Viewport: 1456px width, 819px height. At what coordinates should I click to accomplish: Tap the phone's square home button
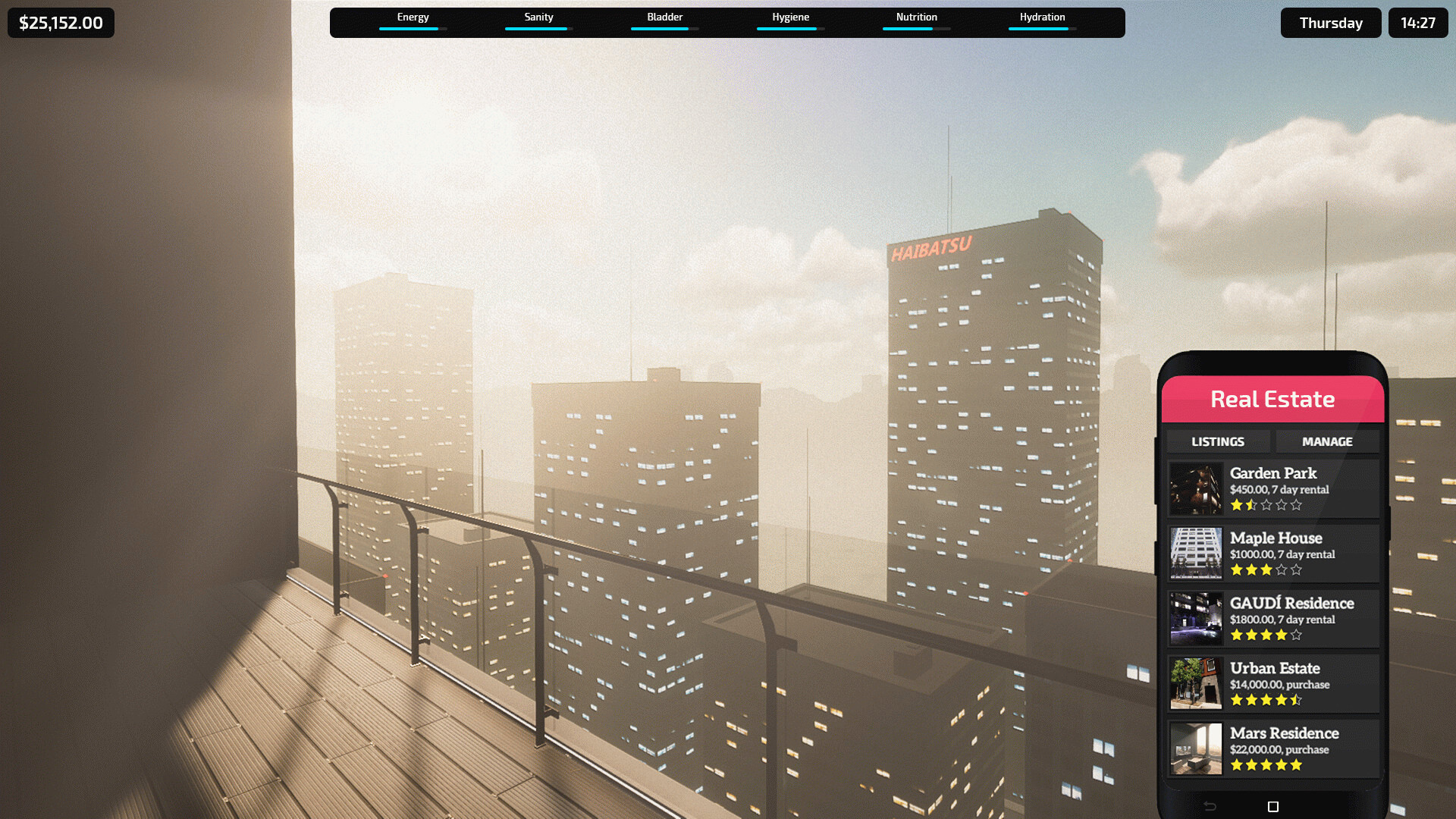pyautogui.click(x=1273, y=807)
